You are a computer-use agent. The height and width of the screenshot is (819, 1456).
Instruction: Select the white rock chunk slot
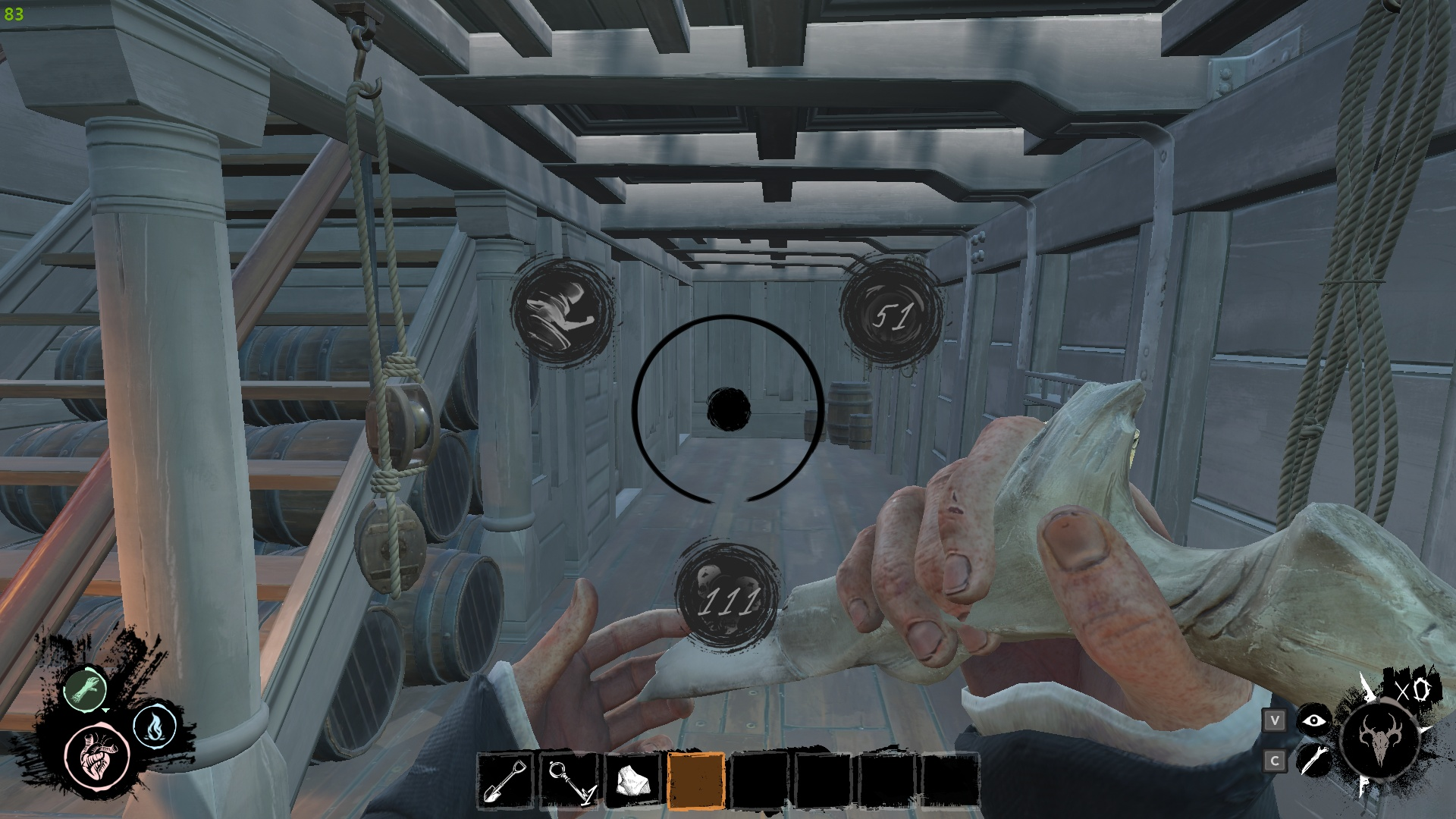(632, 780)
